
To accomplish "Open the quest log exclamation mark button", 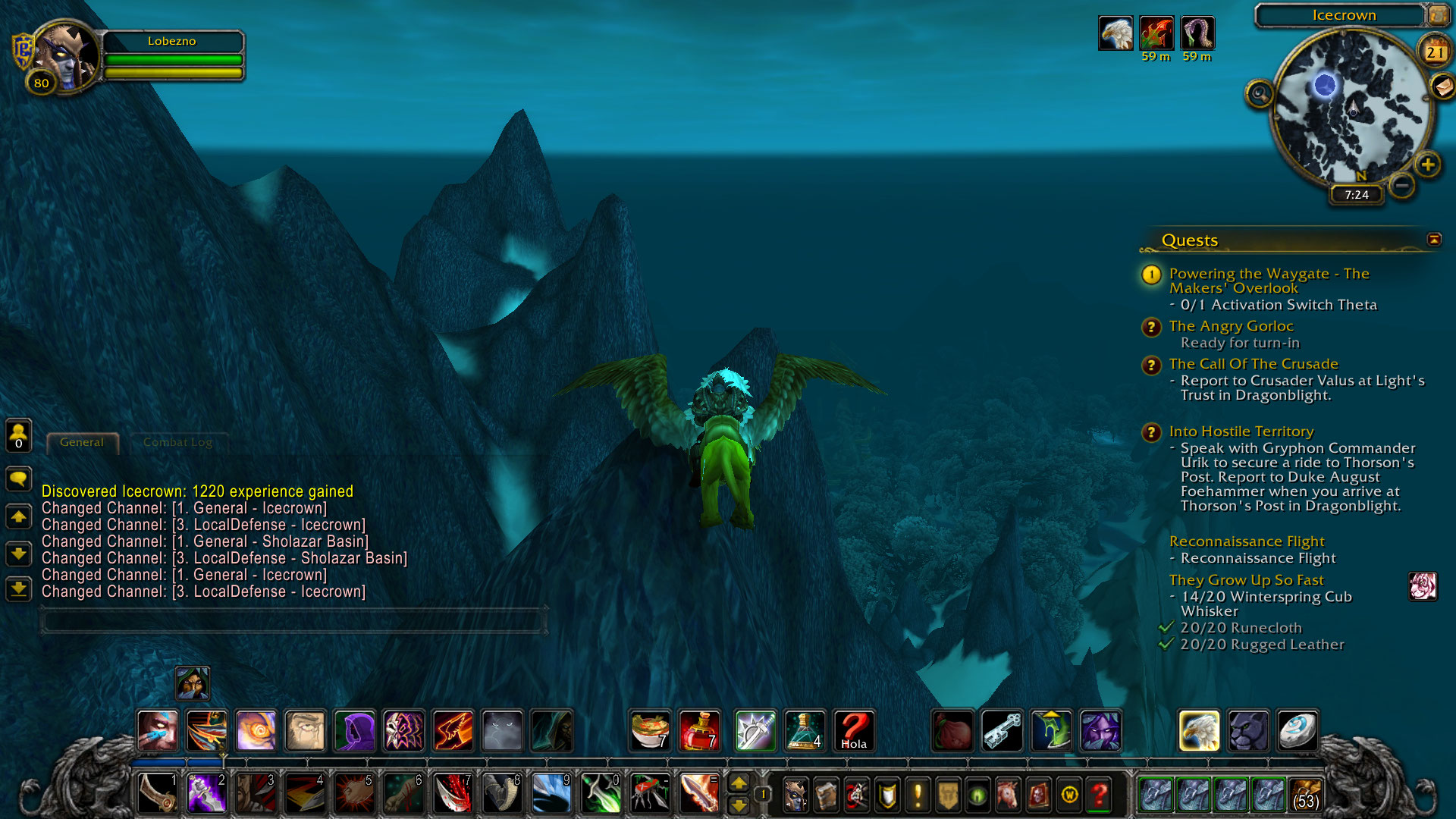I will tap(918, 795).
